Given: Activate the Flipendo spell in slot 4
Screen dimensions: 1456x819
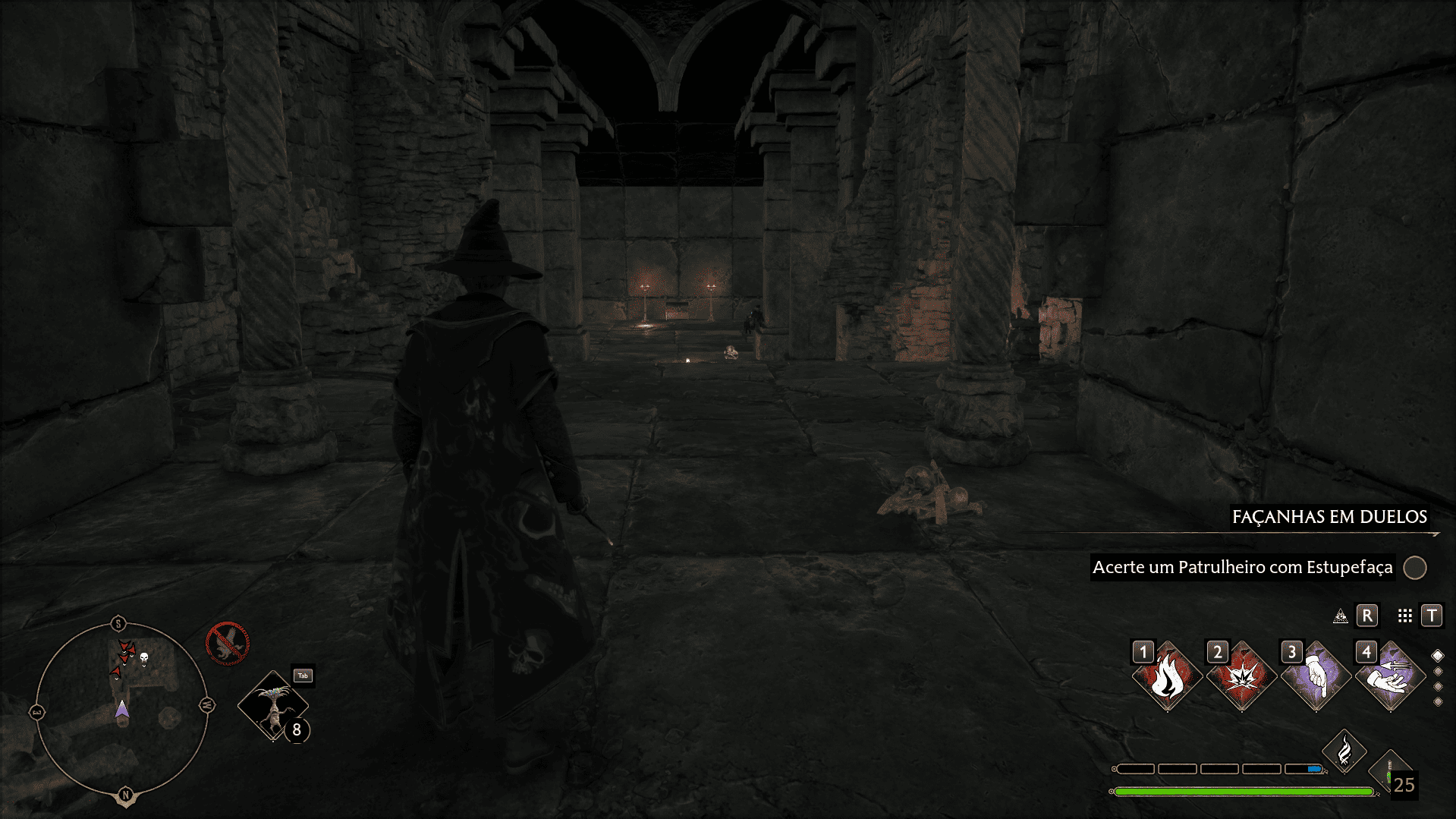Looking at the screenshot, I should tap(1392, 675).
